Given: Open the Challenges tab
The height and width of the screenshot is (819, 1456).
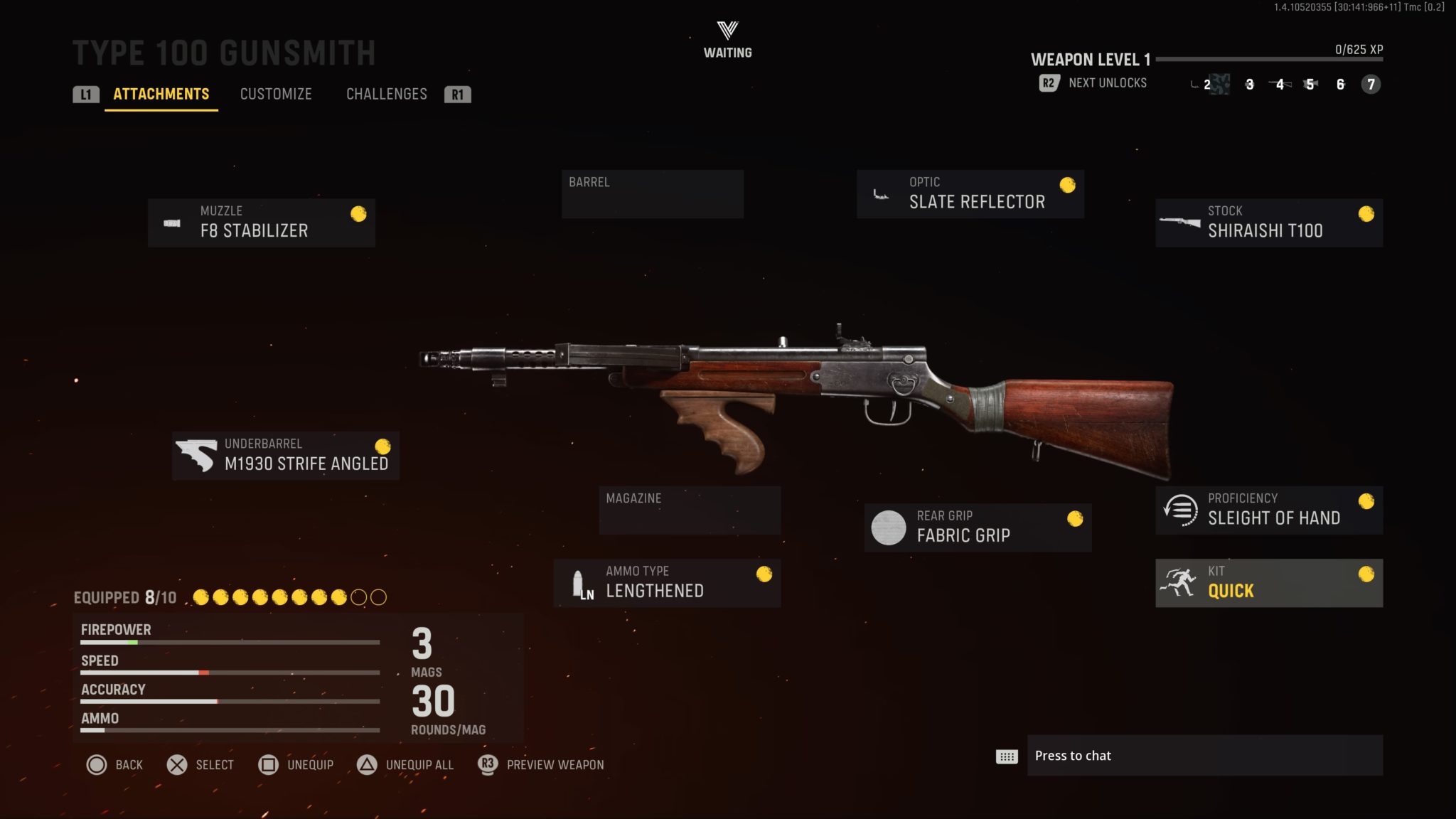Looking at the screenshot, I should point(387,94).
